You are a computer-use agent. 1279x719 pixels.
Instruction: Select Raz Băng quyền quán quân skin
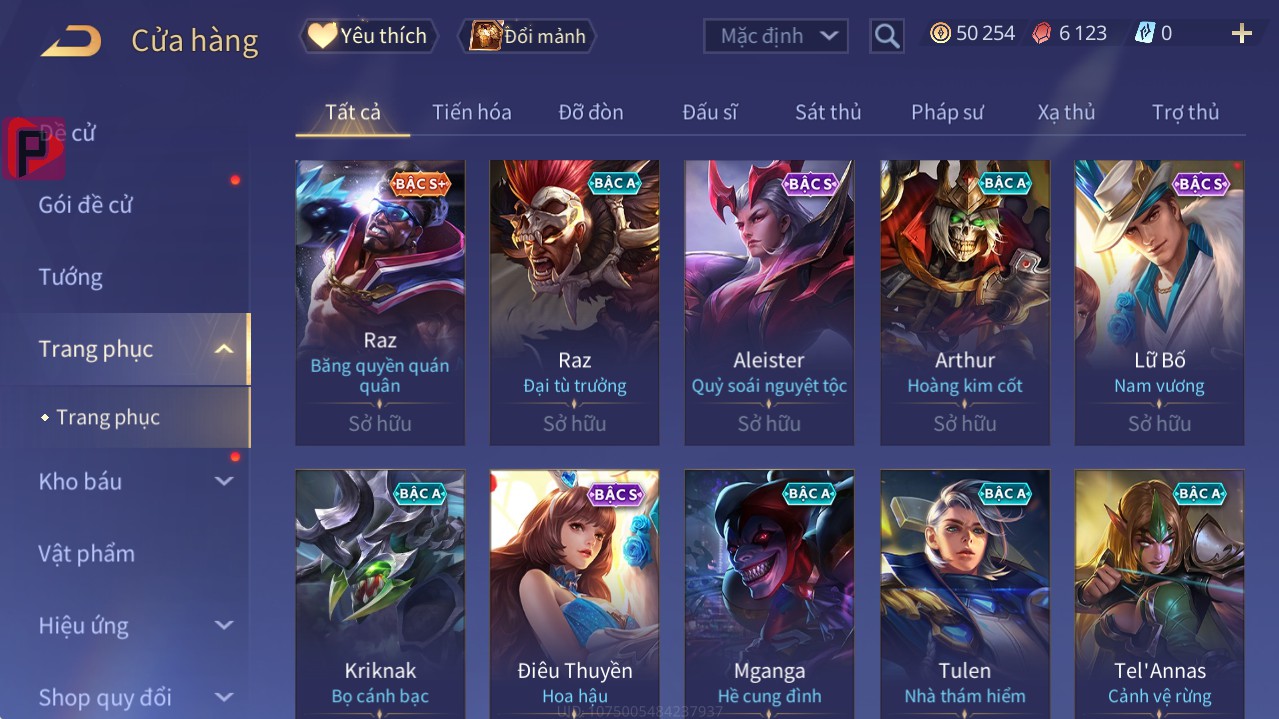pyautogui.click(x=380, y=302)
